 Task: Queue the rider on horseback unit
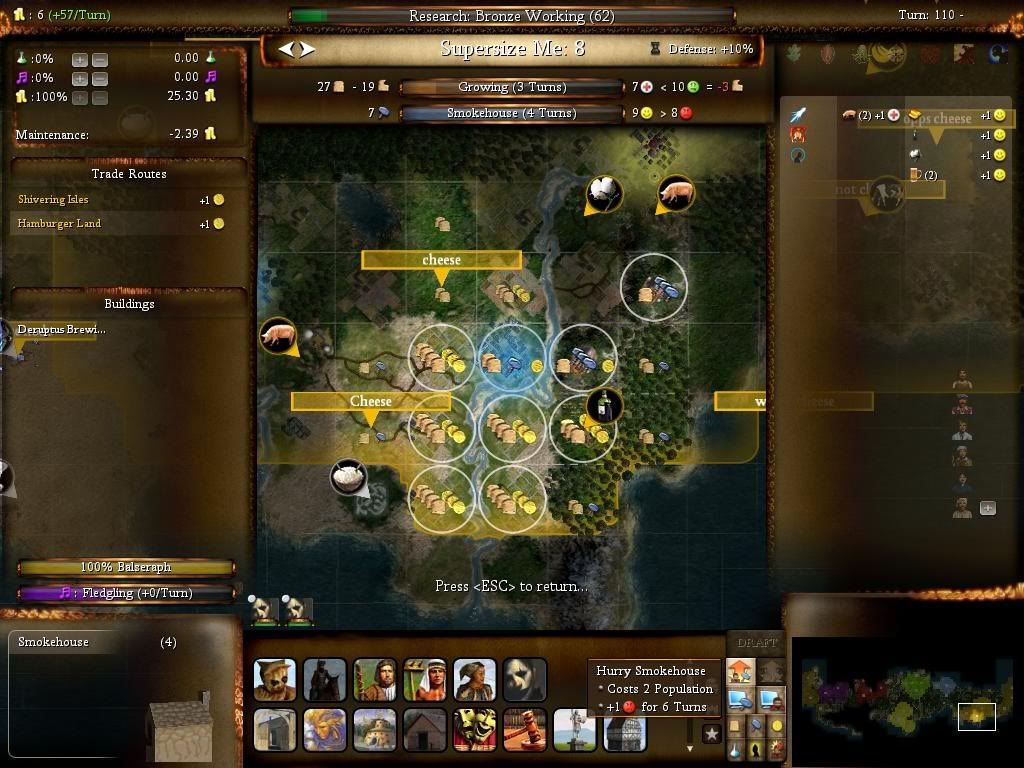[325, 680]
